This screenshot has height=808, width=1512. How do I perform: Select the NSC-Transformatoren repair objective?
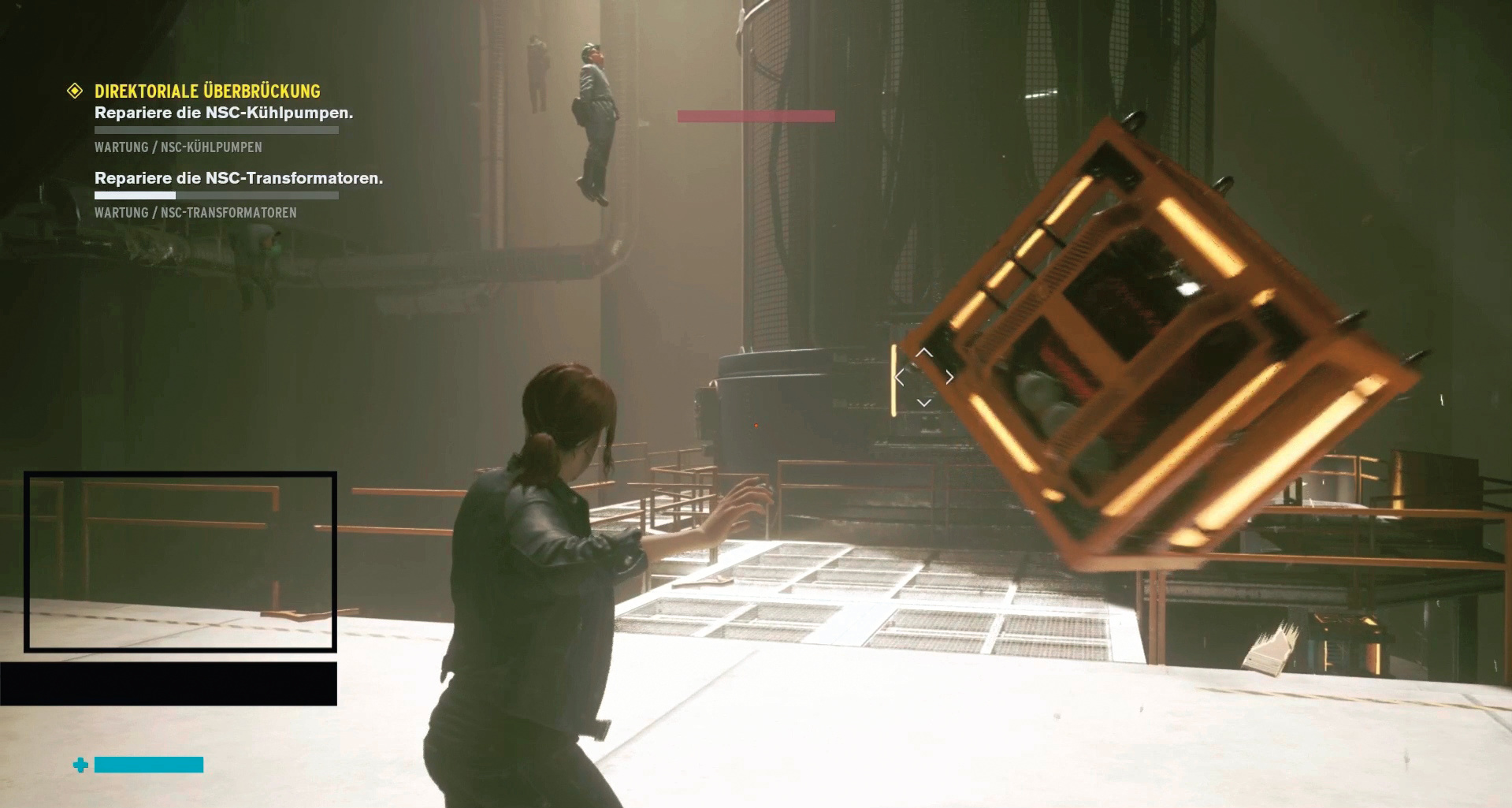point(239,178)
